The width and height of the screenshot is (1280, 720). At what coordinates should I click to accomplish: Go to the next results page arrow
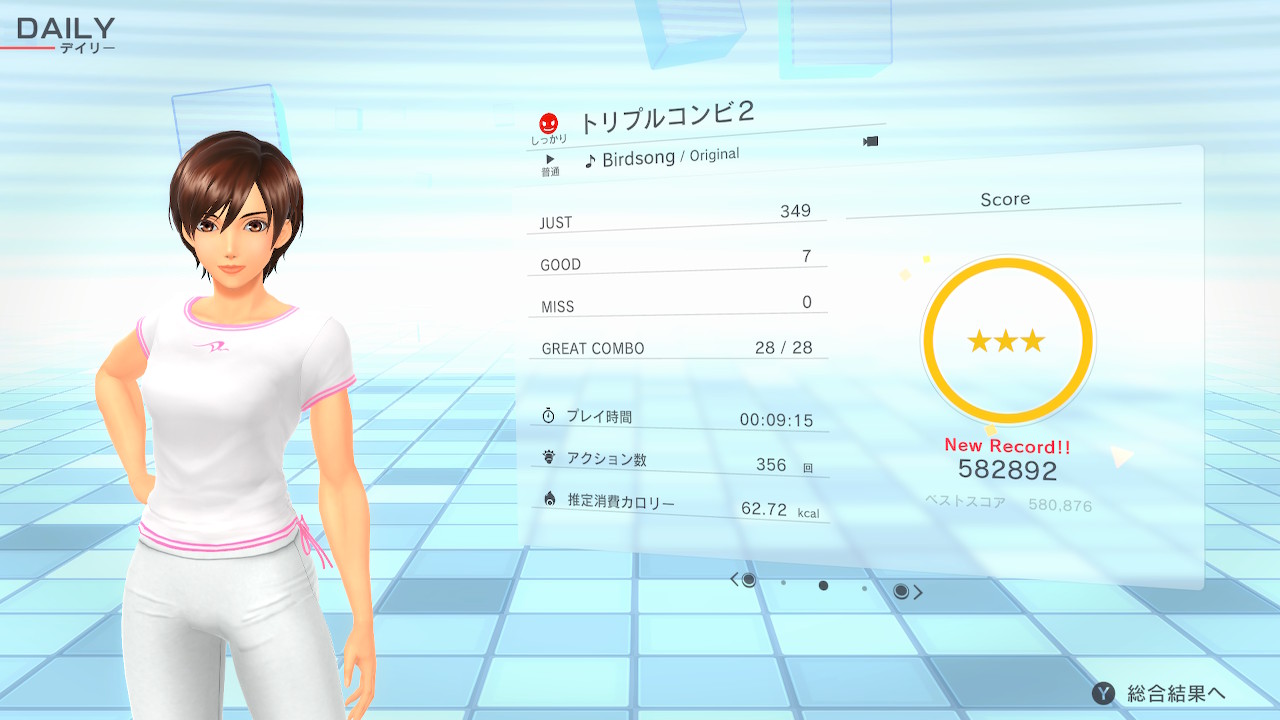click(x=918, y=592)
